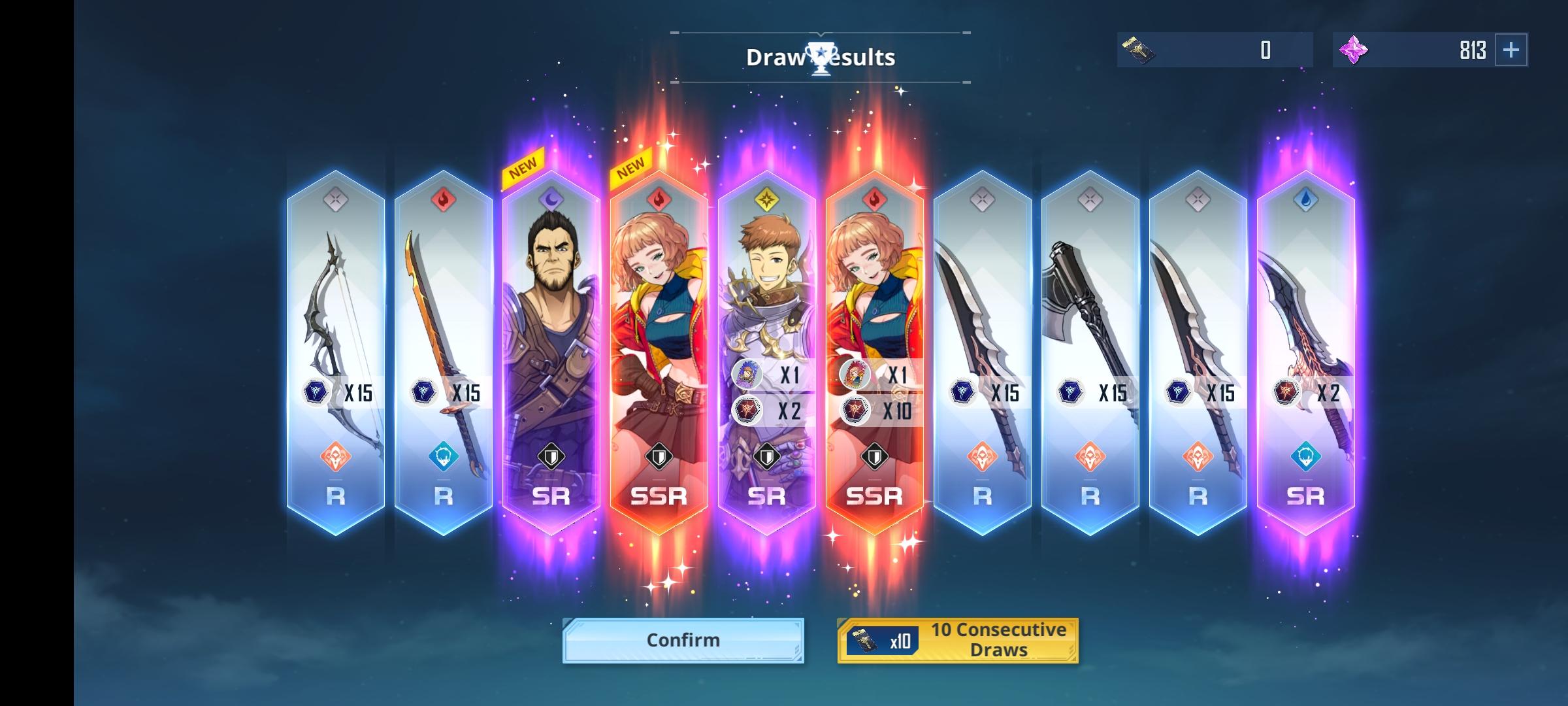
Task: Click the trophy icon in the Draw Results header
Action: click(820, 56)
